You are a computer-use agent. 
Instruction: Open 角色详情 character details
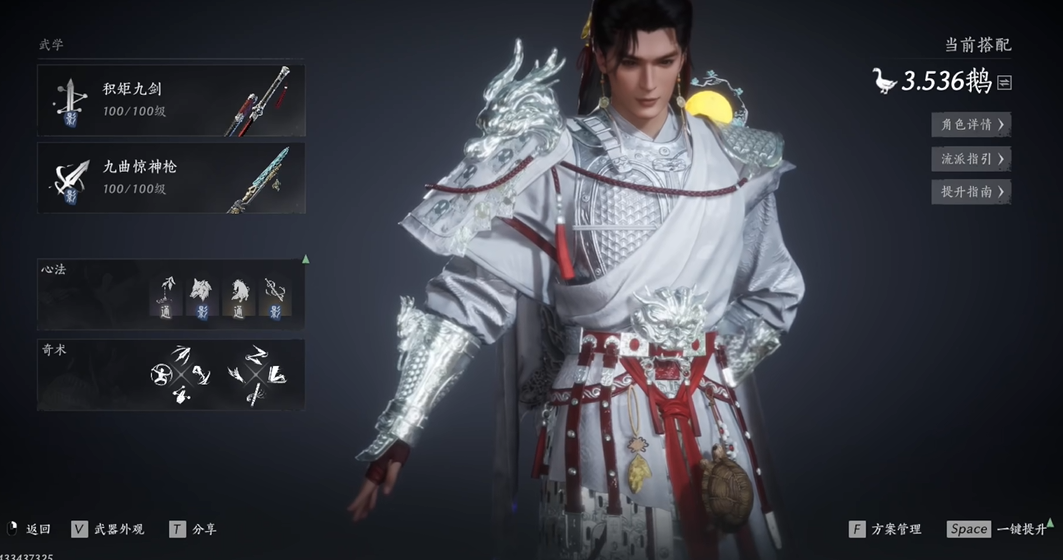(970, 124)
